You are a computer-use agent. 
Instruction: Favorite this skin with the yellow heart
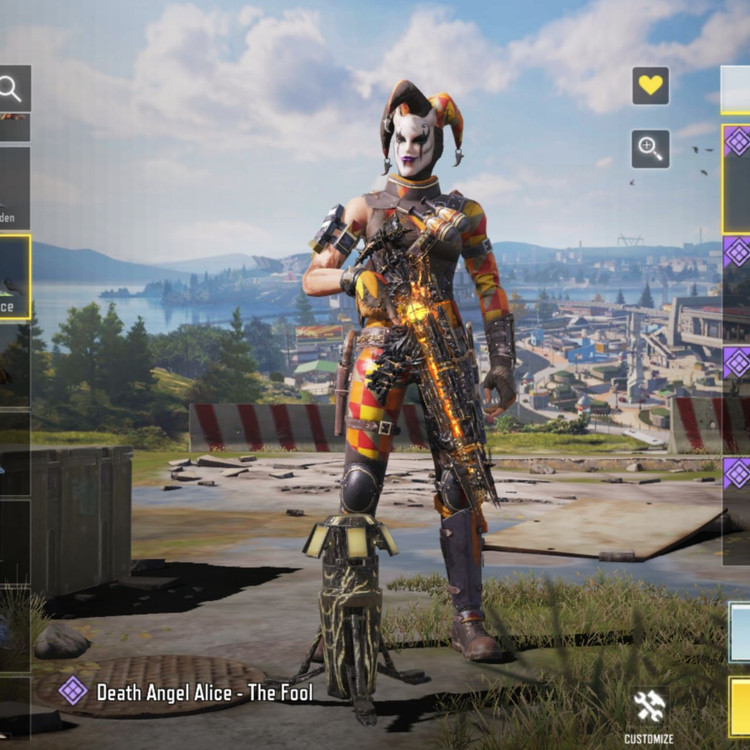click(x=650, y=86)
